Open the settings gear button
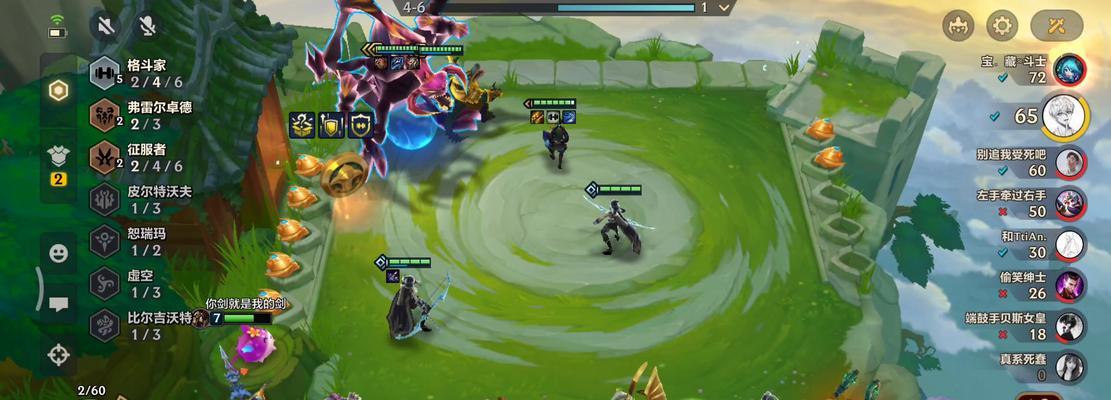Screen dimensions: 1111x400 1002,25
